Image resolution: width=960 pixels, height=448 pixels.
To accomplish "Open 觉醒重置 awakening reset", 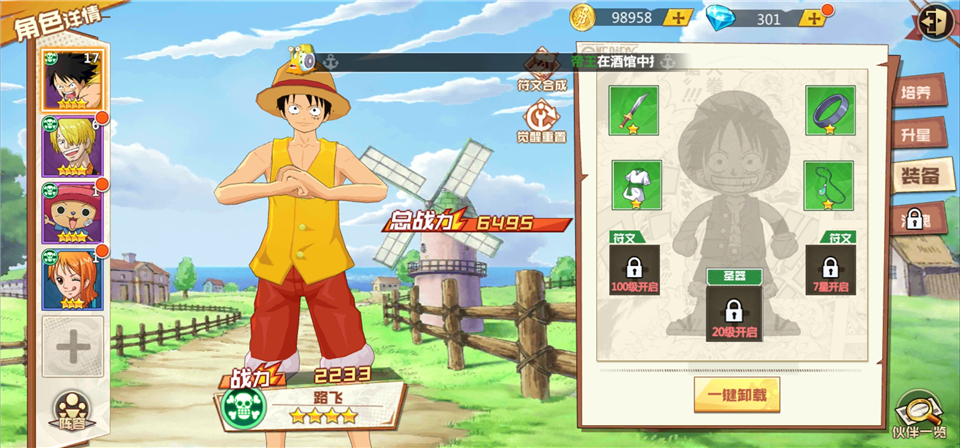I will (541, 122).
